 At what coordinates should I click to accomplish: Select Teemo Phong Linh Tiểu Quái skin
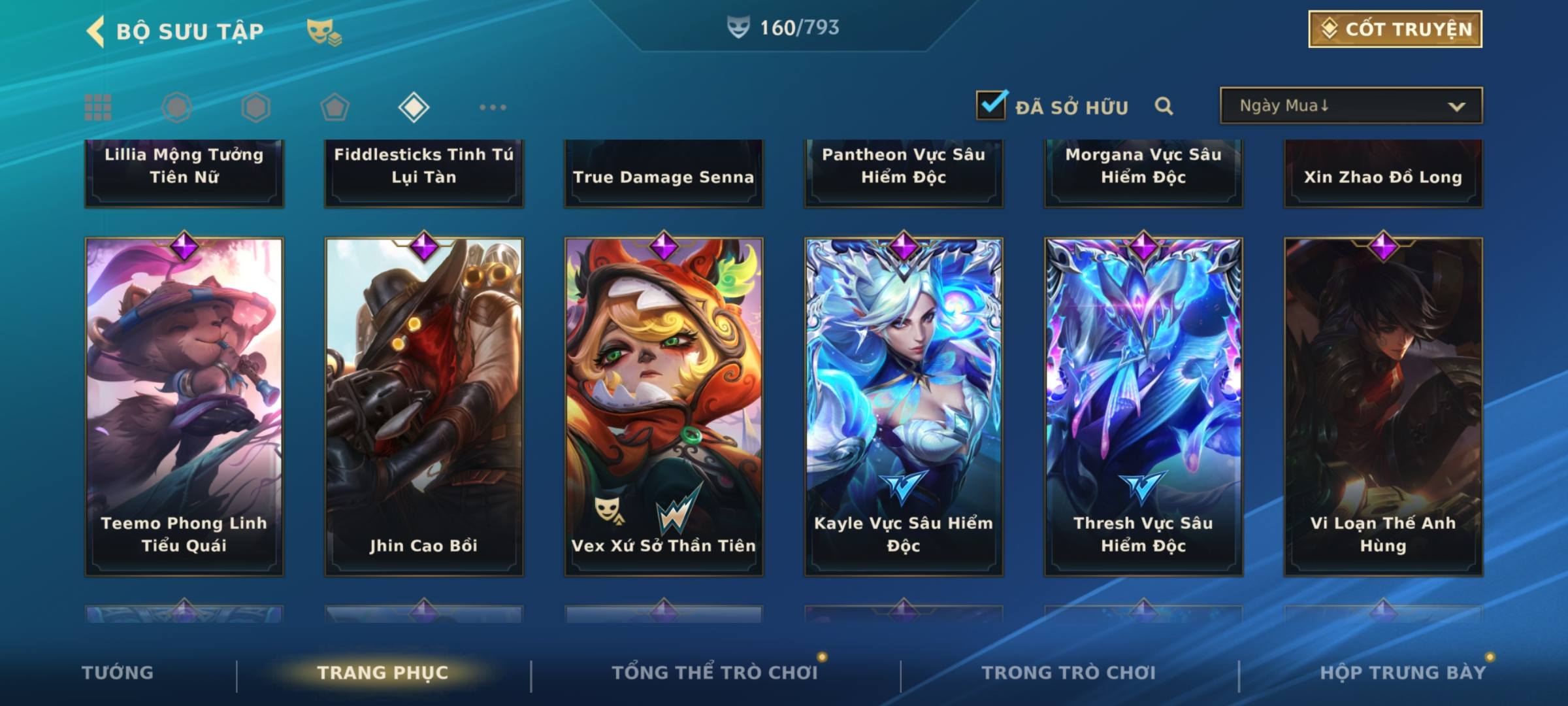click(x=184, y=407)
